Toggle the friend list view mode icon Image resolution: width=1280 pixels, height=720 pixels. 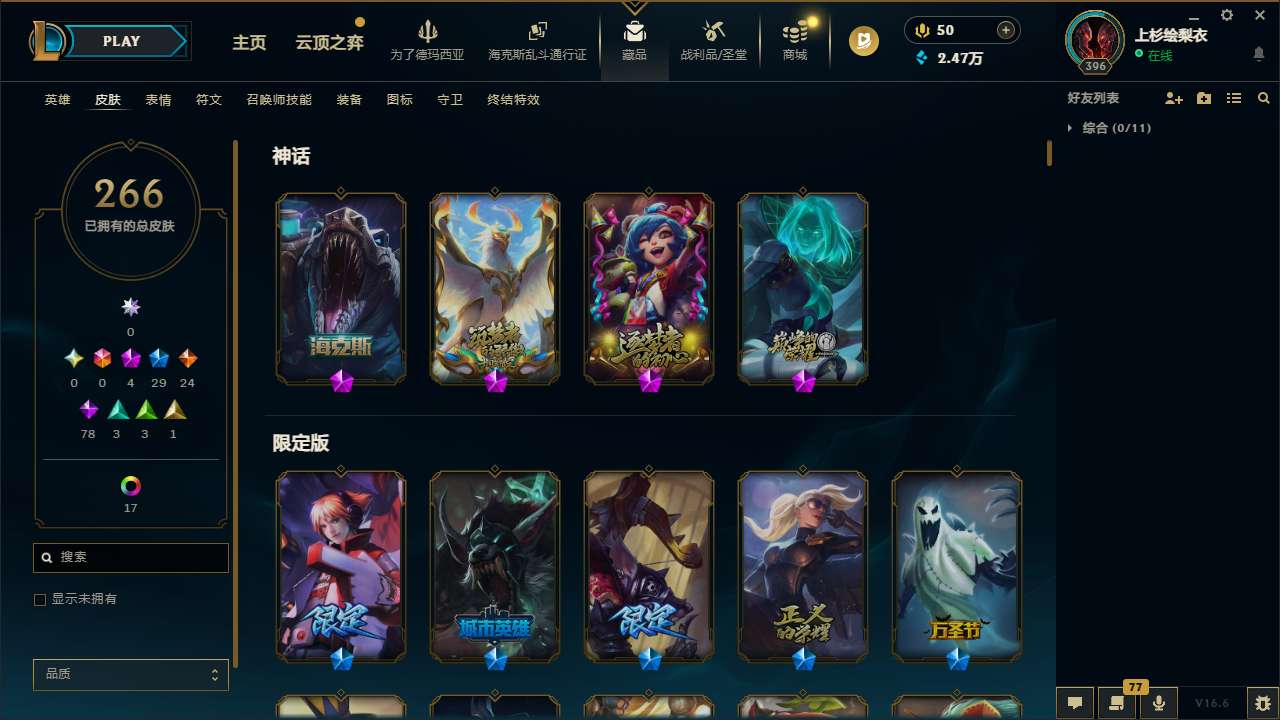[1233, 98]
